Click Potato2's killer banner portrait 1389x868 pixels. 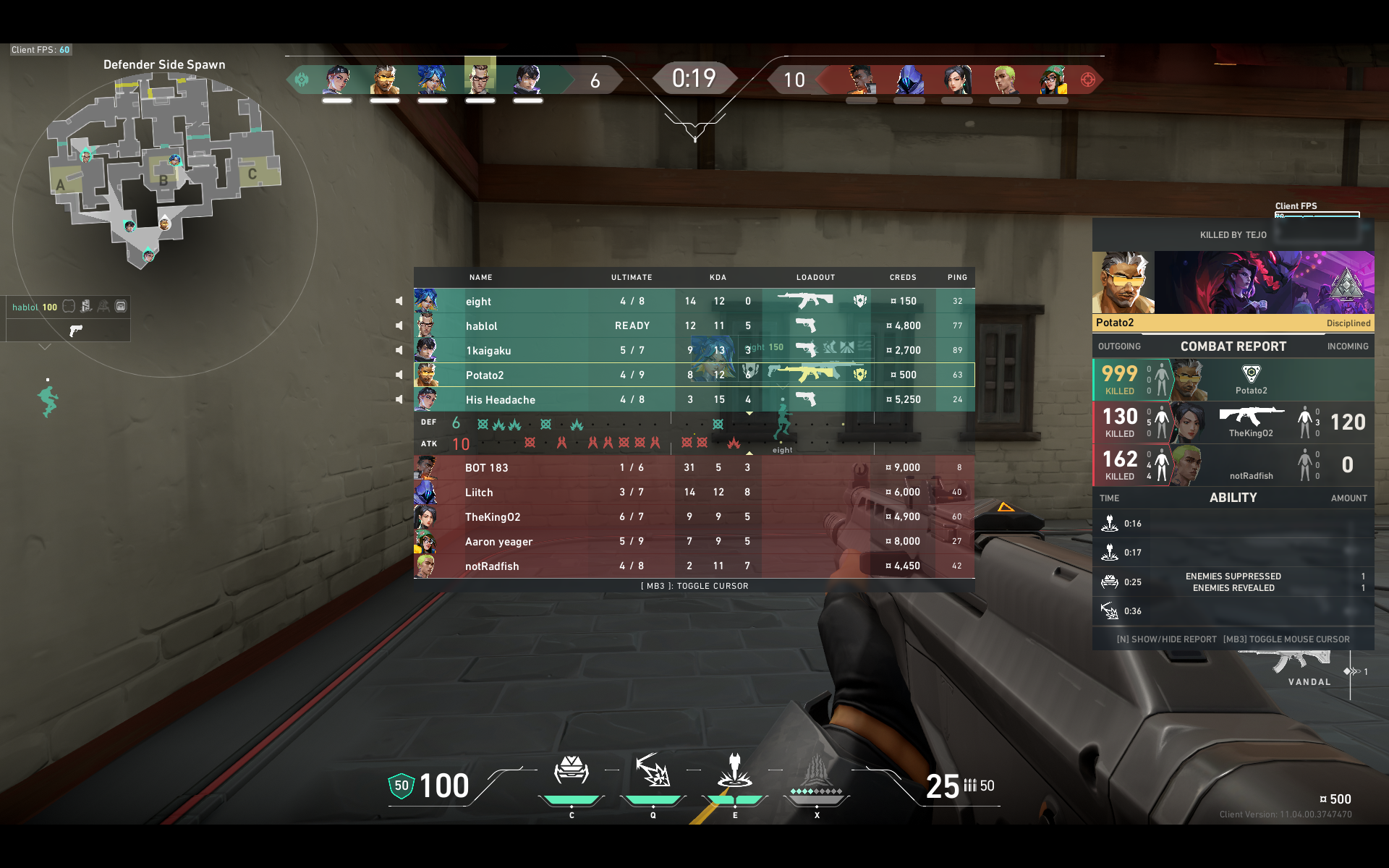(1123, 283)
